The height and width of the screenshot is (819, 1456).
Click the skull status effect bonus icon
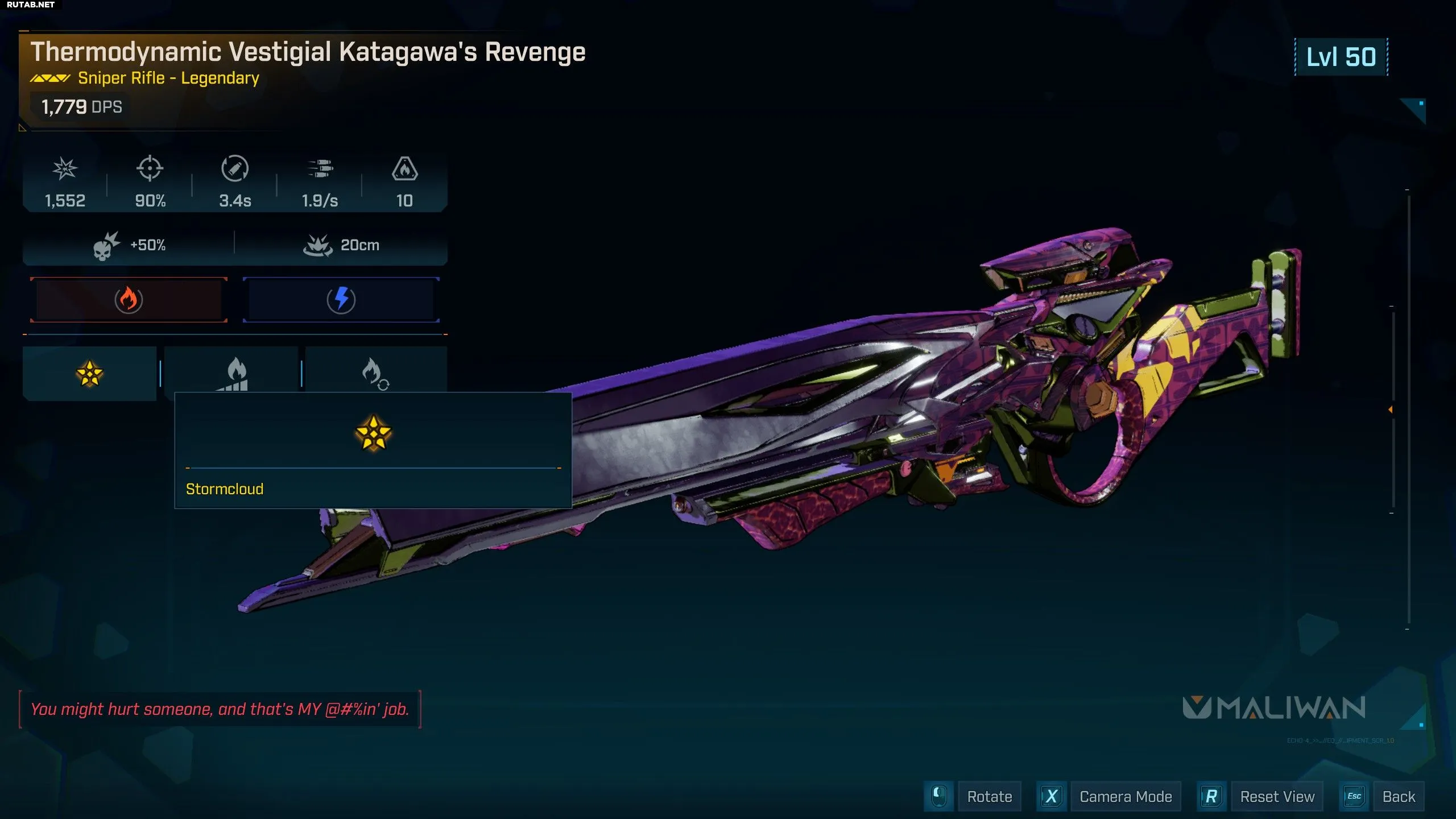[106, 246]
